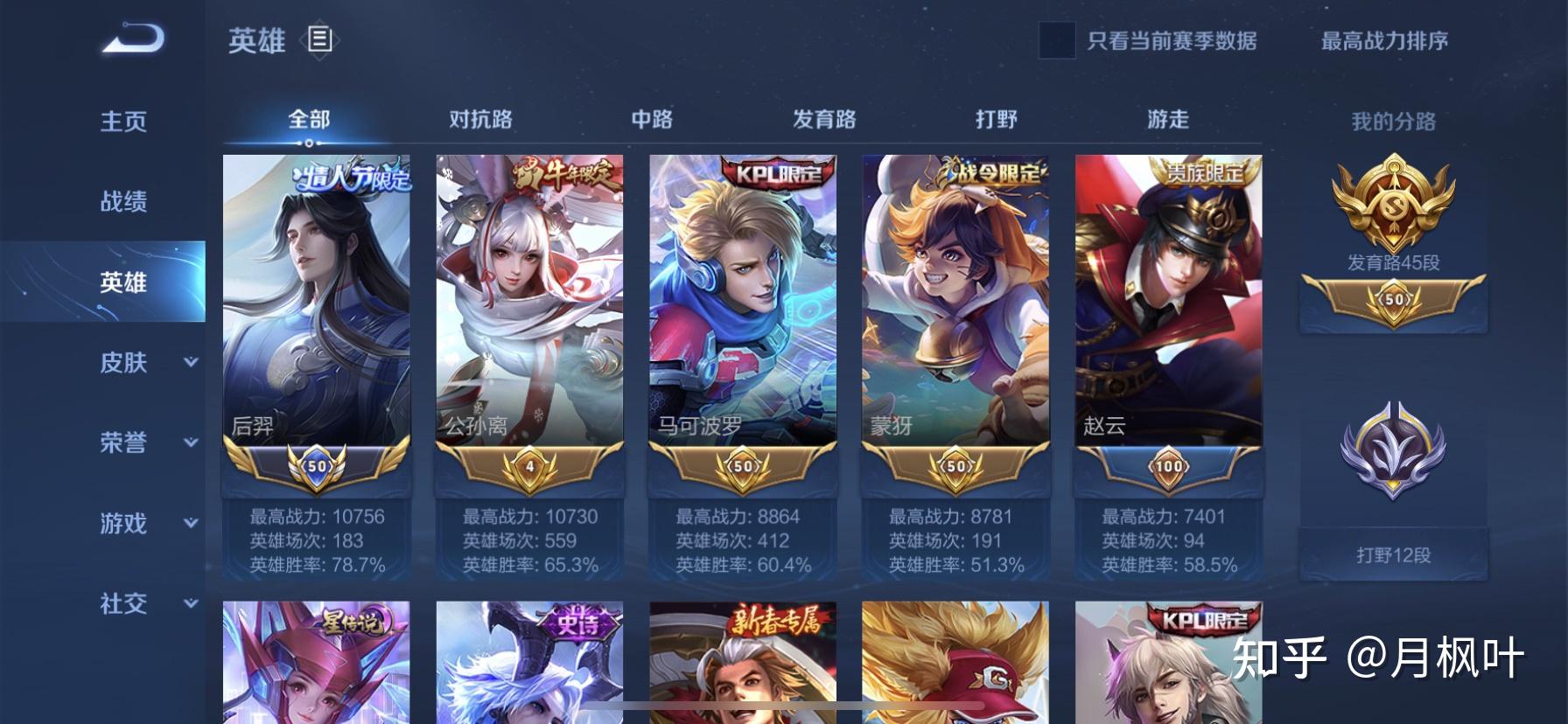Switch to the 打野 tab
Screen dimensions: 1568x724
[x=994, y=117]
